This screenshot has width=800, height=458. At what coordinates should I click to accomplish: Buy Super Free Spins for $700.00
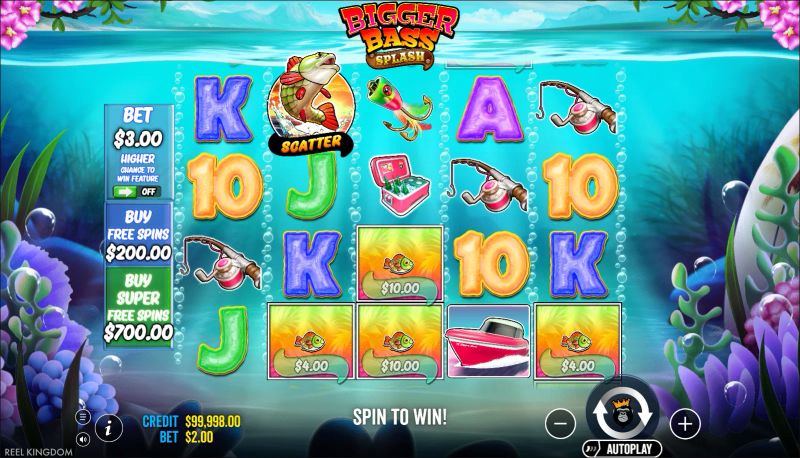coord(138,305)
